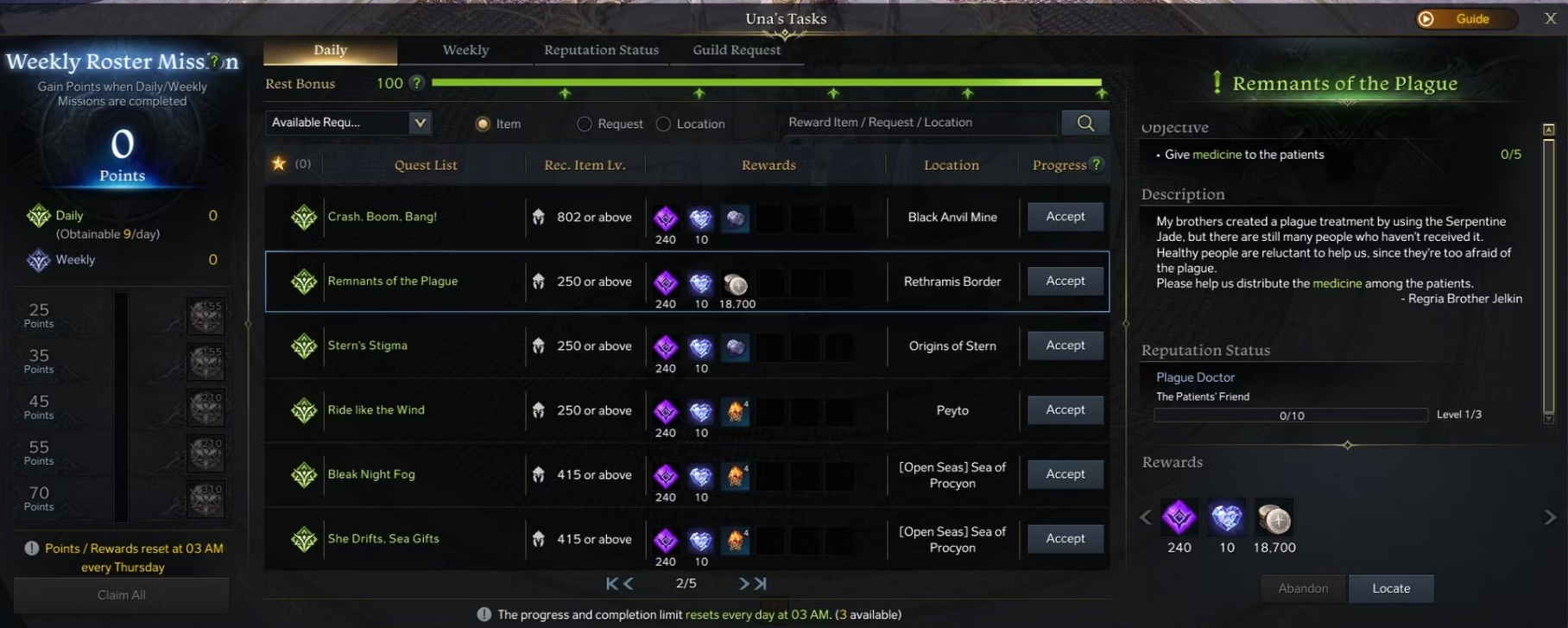Click the star favorites filter icon
1568x628 pixels.
[x=279, y=163]
